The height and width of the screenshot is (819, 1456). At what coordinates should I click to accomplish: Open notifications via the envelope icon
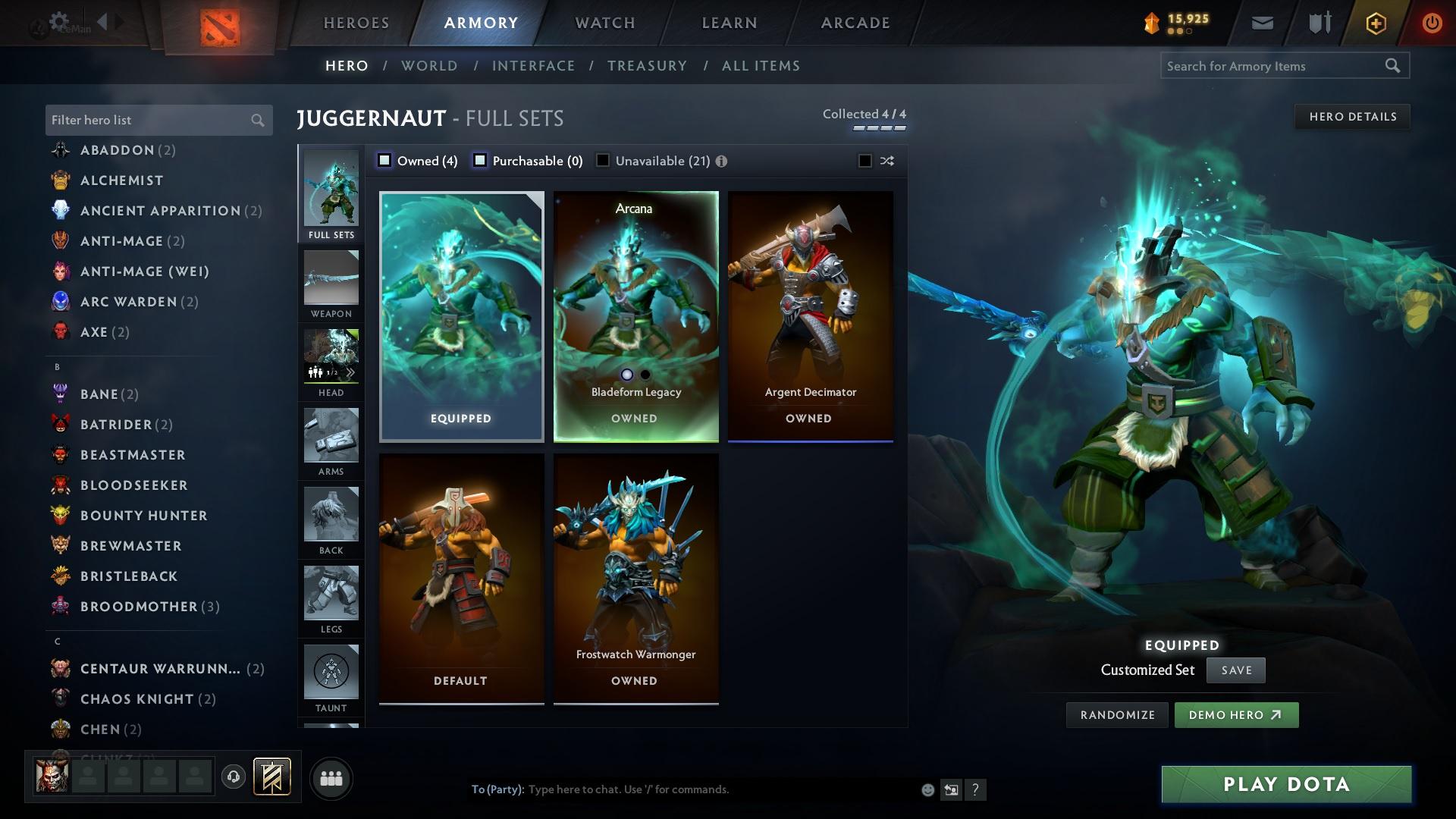pos(1261,23)
